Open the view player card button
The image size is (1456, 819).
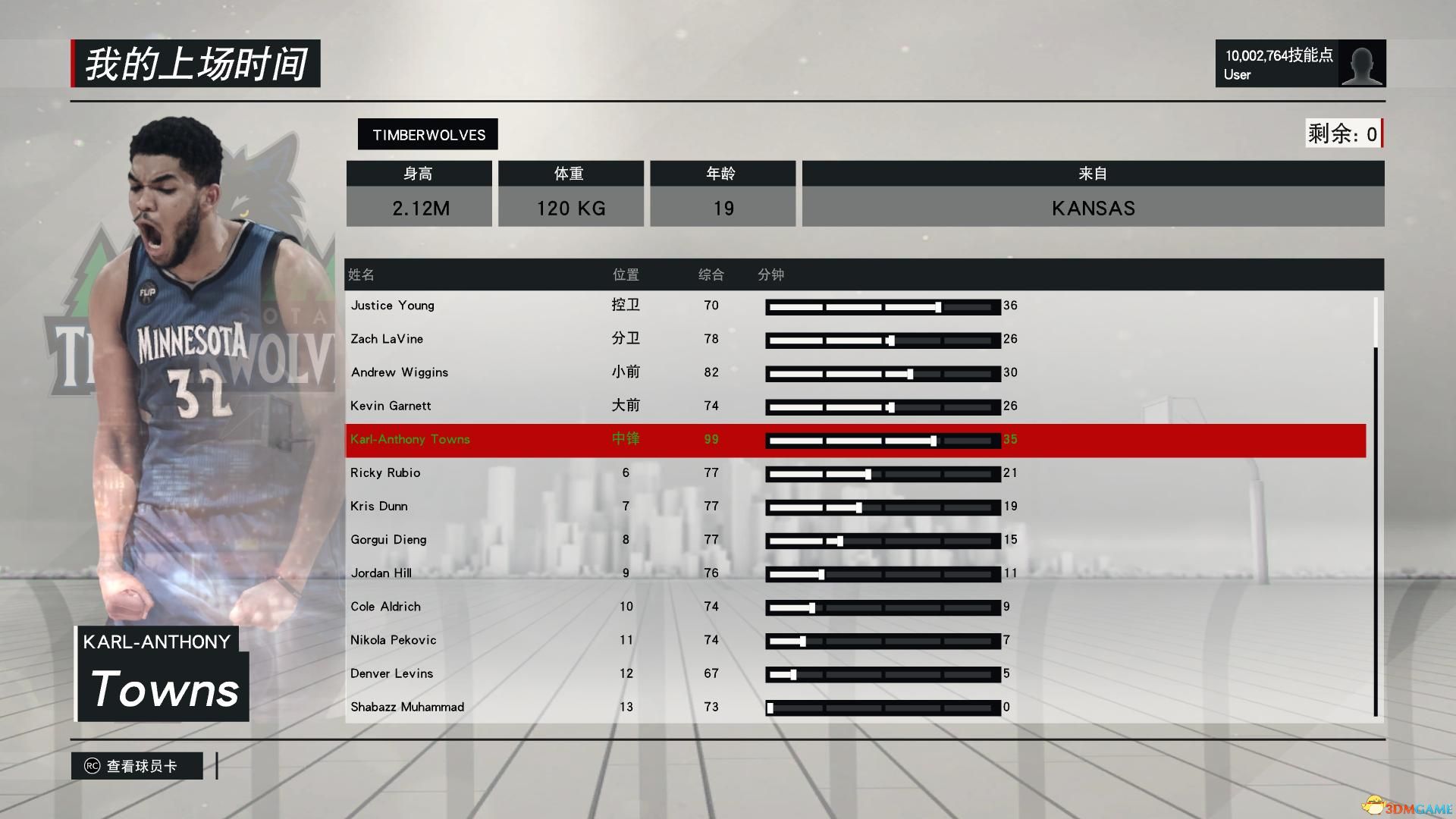tap(137, 766)
